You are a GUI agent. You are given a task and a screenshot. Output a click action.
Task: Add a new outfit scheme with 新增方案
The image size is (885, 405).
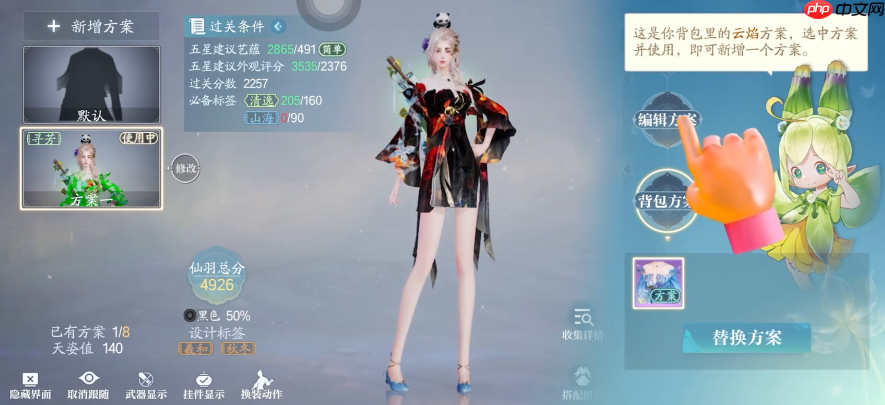click(x=91, y=26)
